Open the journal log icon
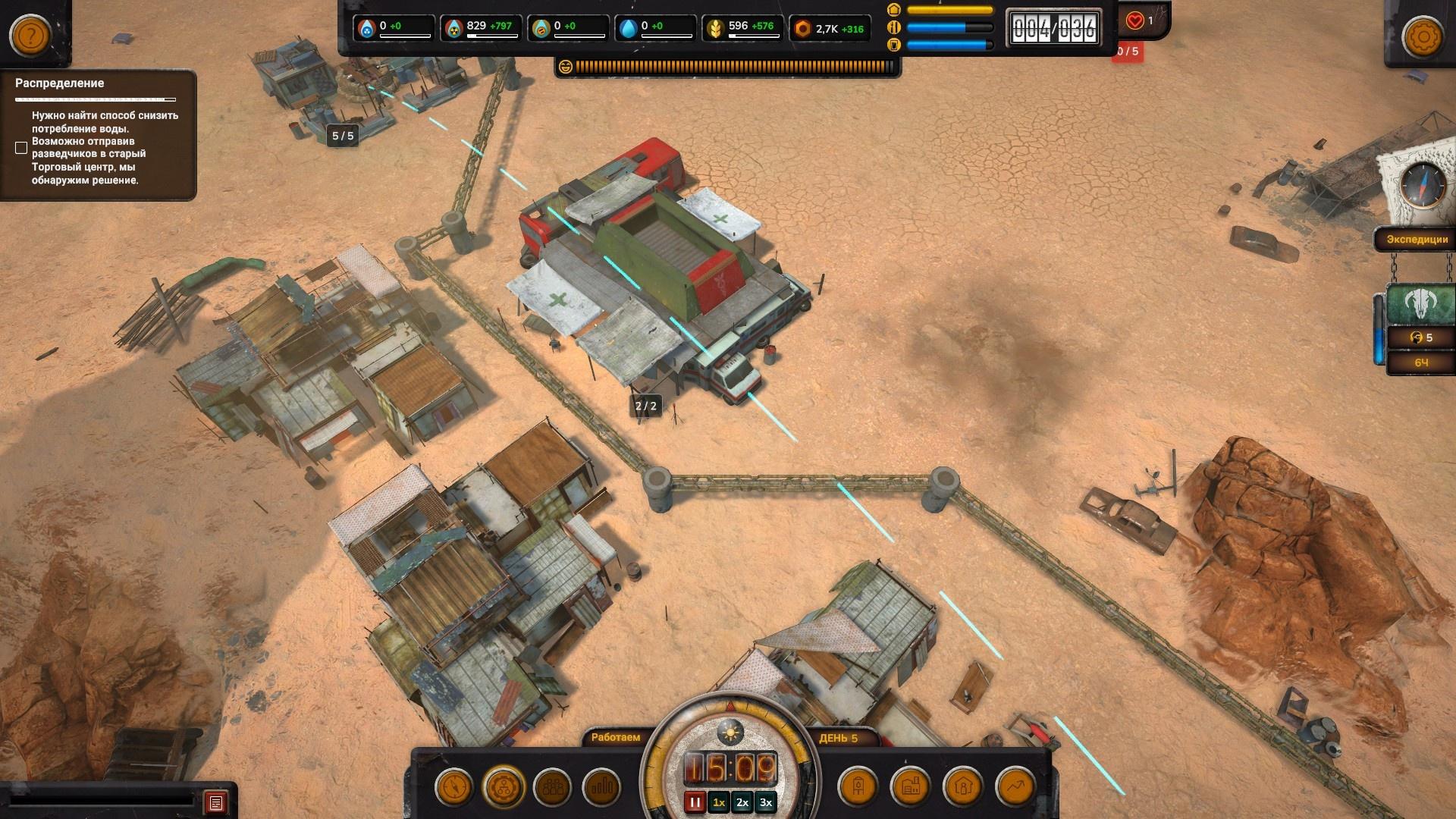This screenshot has width=1456, height=819. tap(216, 802)
